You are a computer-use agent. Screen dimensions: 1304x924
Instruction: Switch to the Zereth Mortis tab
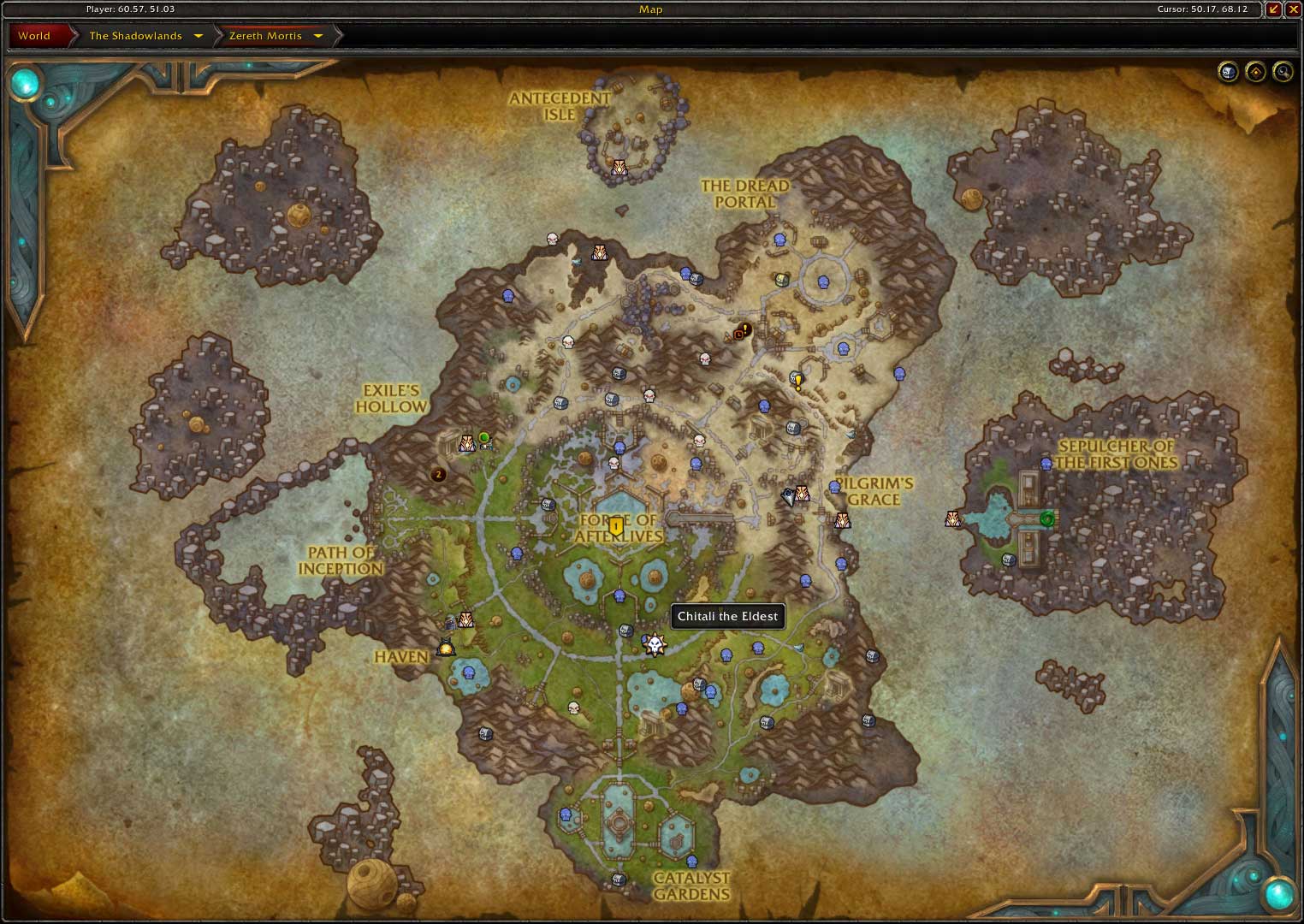[x=267, y=36]
